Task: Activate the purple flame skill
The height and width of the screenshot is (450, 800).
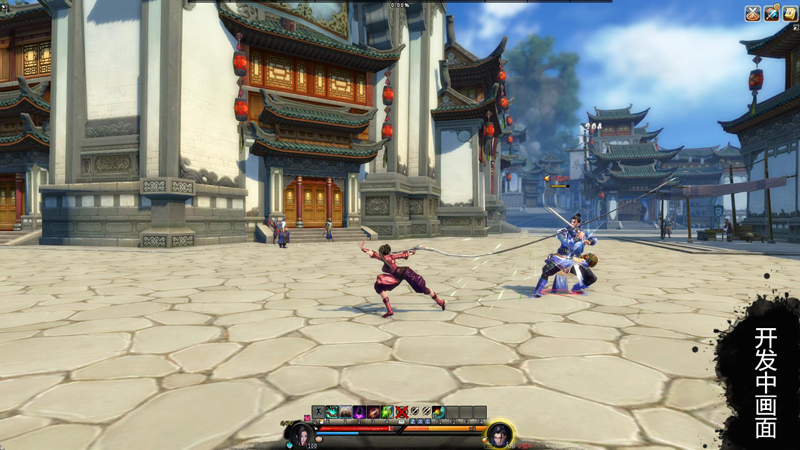Action: tap(359, 412)
